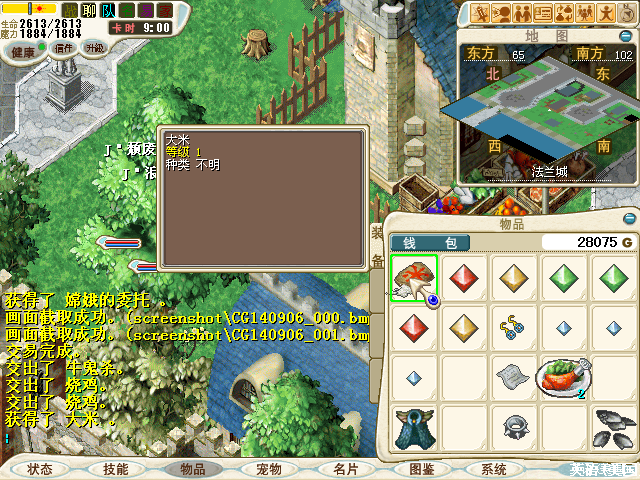Viewport: 640px width, 480px height.
Task: Open the 状态 status tab
Action: coord(41,469)
